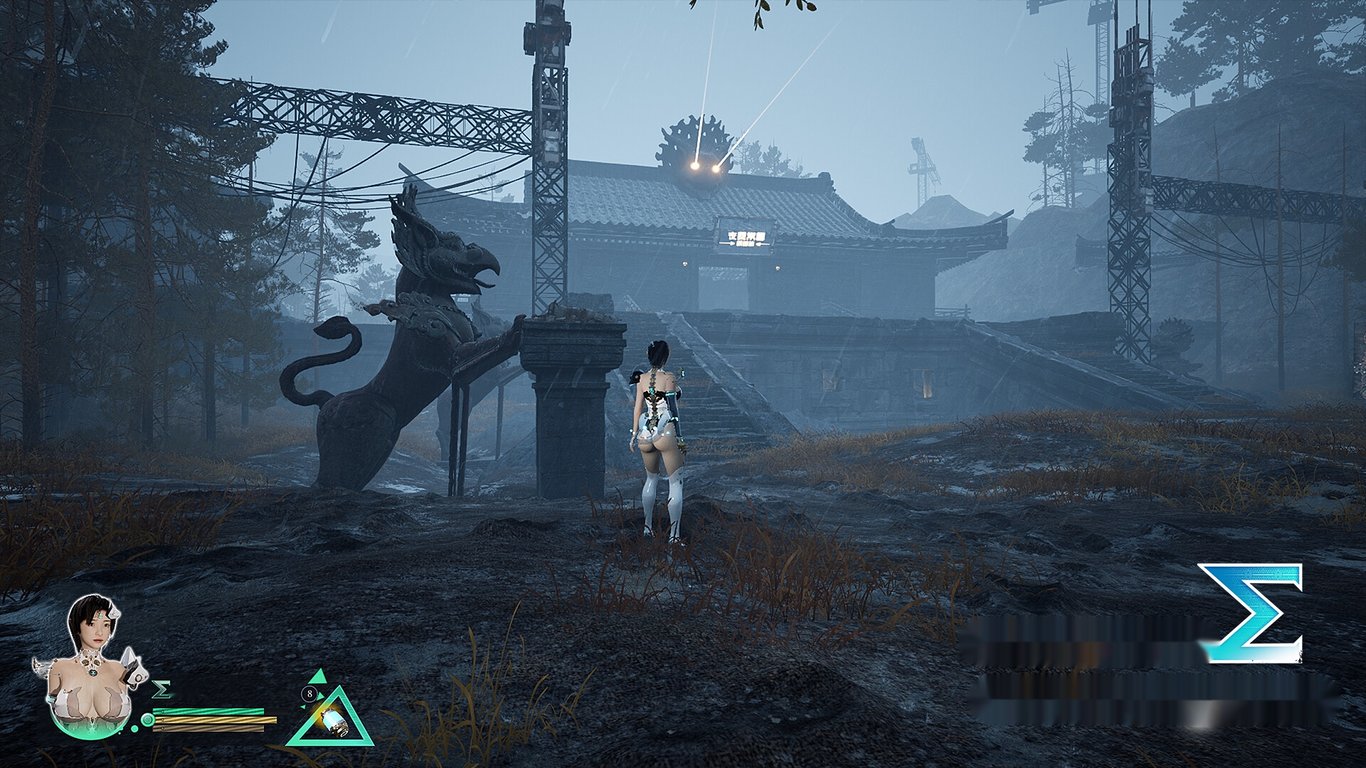
Task: Click the small arrow left of the item count
Action: click(x=304, y=707)
